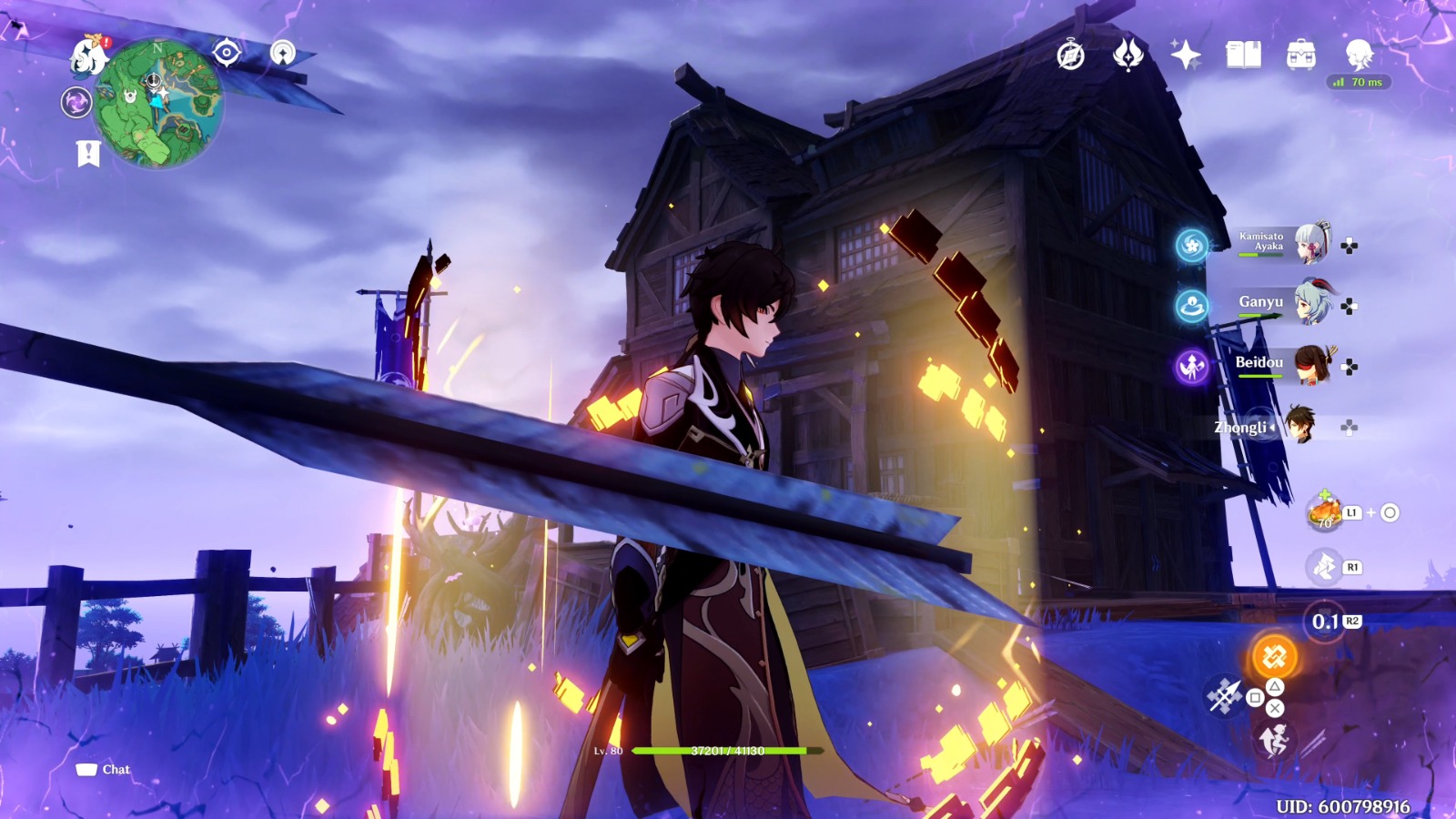Click the Chat button at bottom left
Viewport: 1456px width, 819px height.
click(103, 769)
